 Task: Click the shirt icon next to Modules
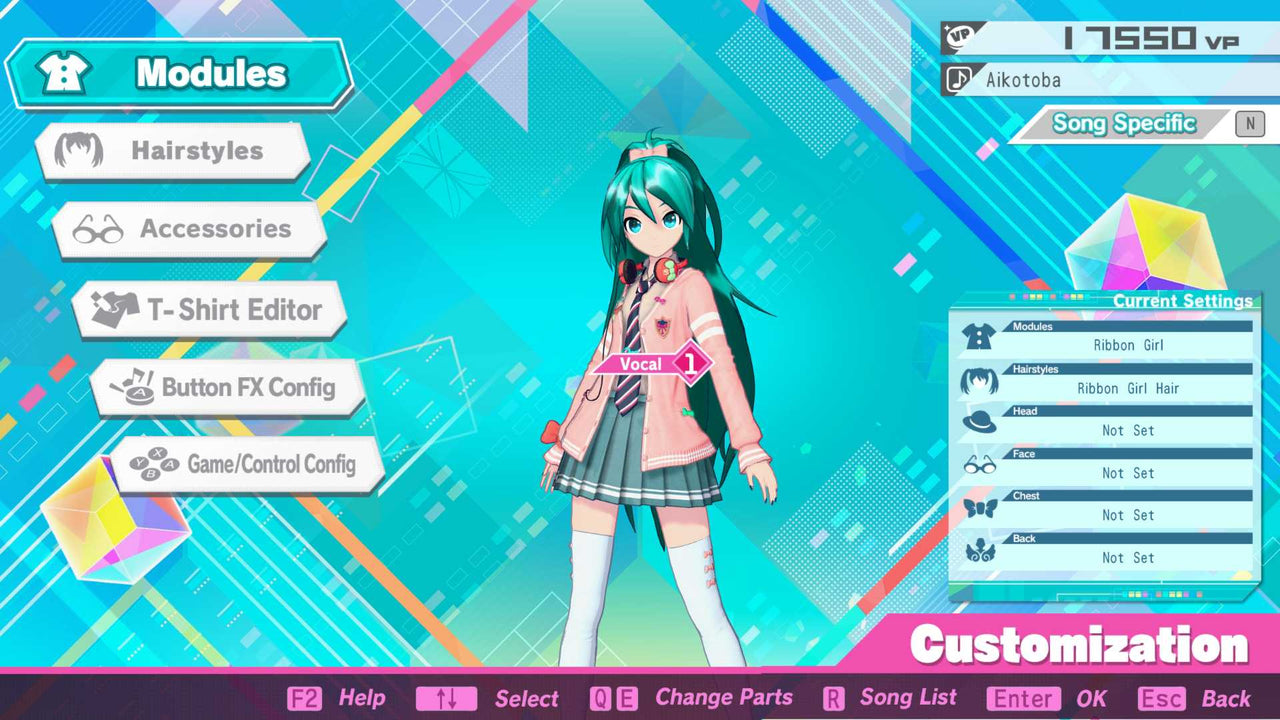pyautogui.click(x=62, y=72)
